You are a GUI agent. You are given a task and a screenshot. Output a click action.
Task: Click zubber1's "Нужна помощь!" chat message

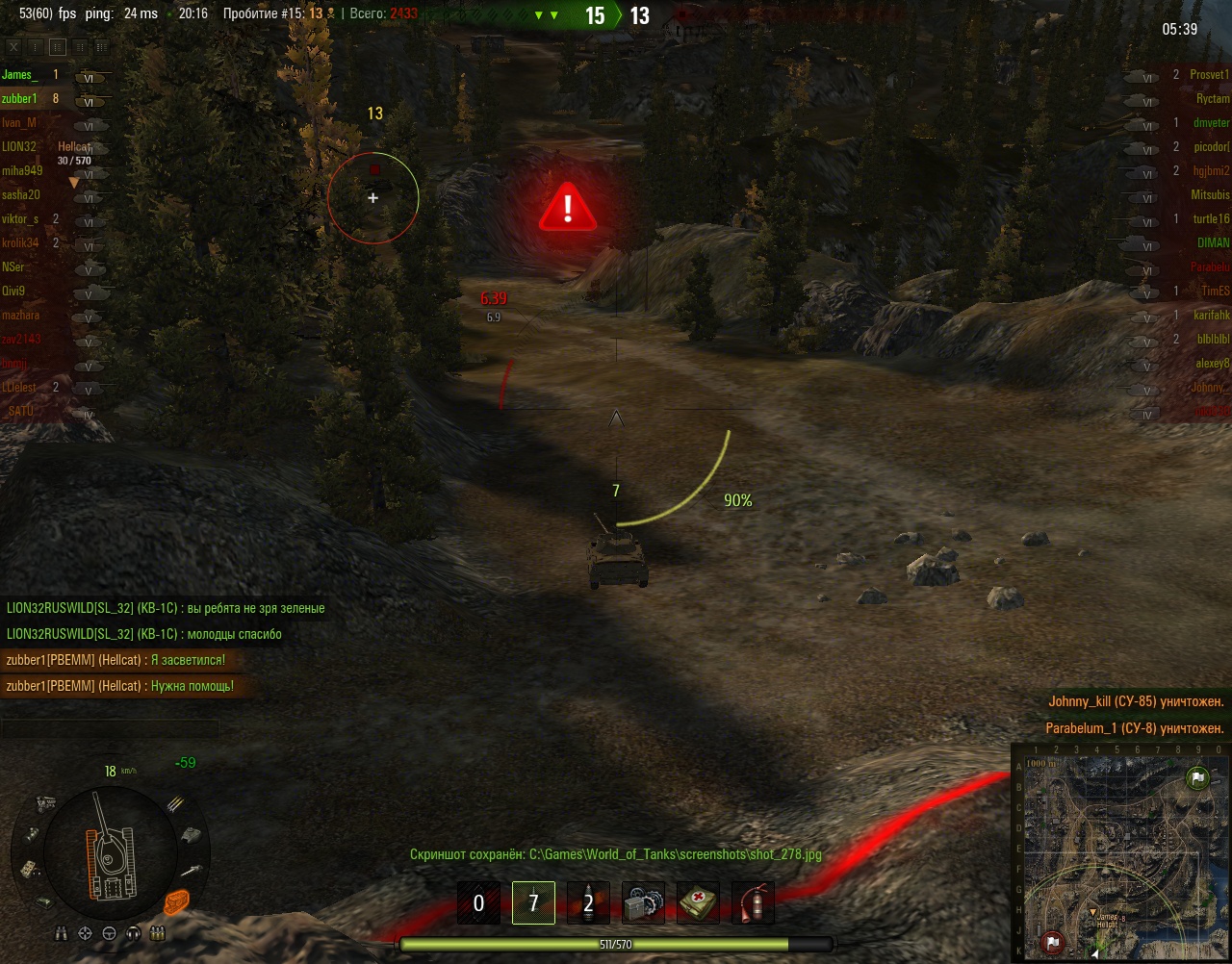coord(120,686)
